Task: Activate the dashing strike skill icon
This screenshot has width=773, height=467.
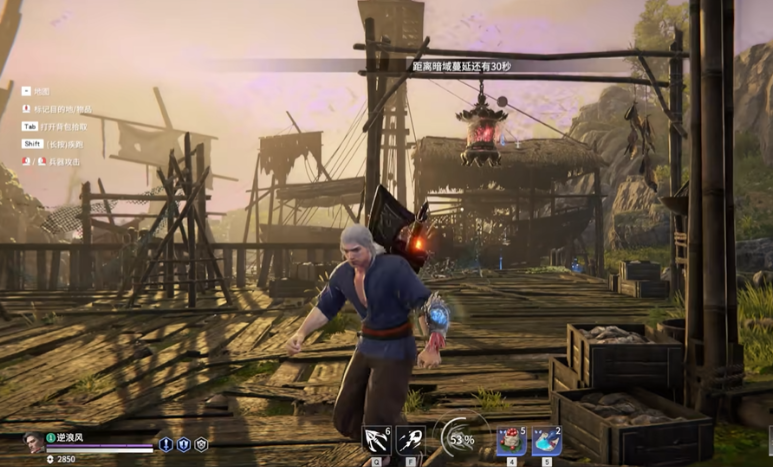Action: coord(410,441)
